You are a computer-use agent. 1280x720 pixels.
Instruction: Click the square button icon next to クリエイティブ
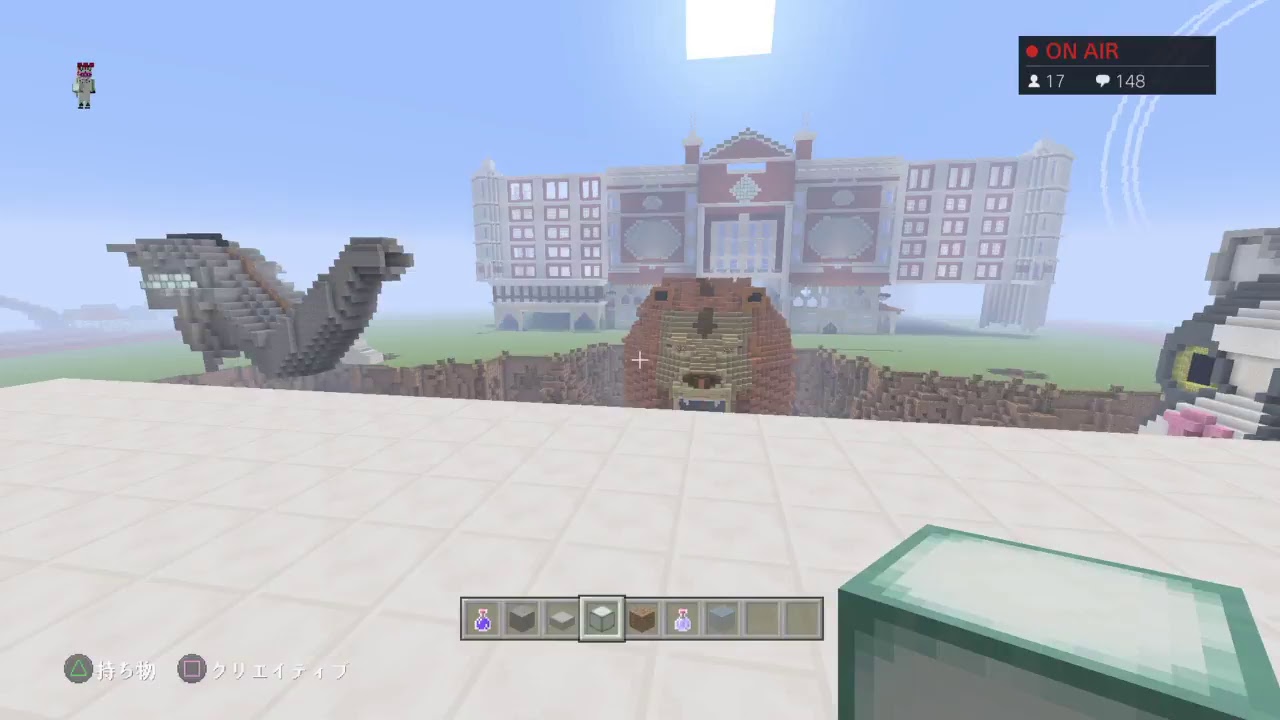coord(192,669)
